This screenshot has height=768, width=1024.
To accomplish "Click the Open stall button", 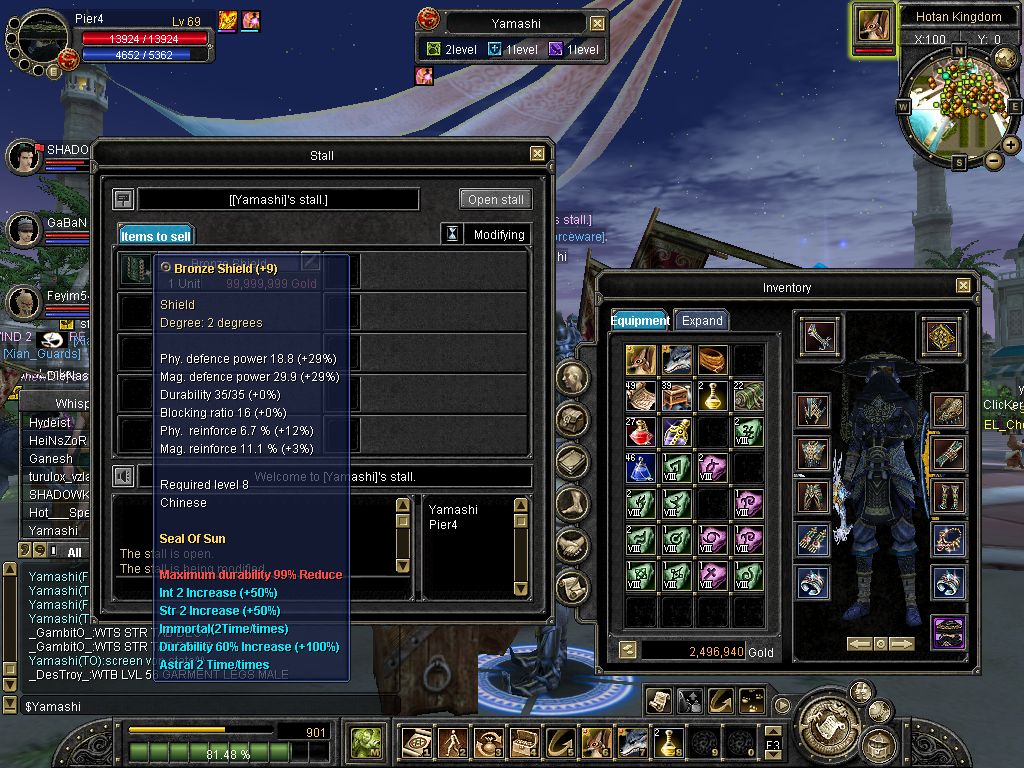I will (495, 199).
